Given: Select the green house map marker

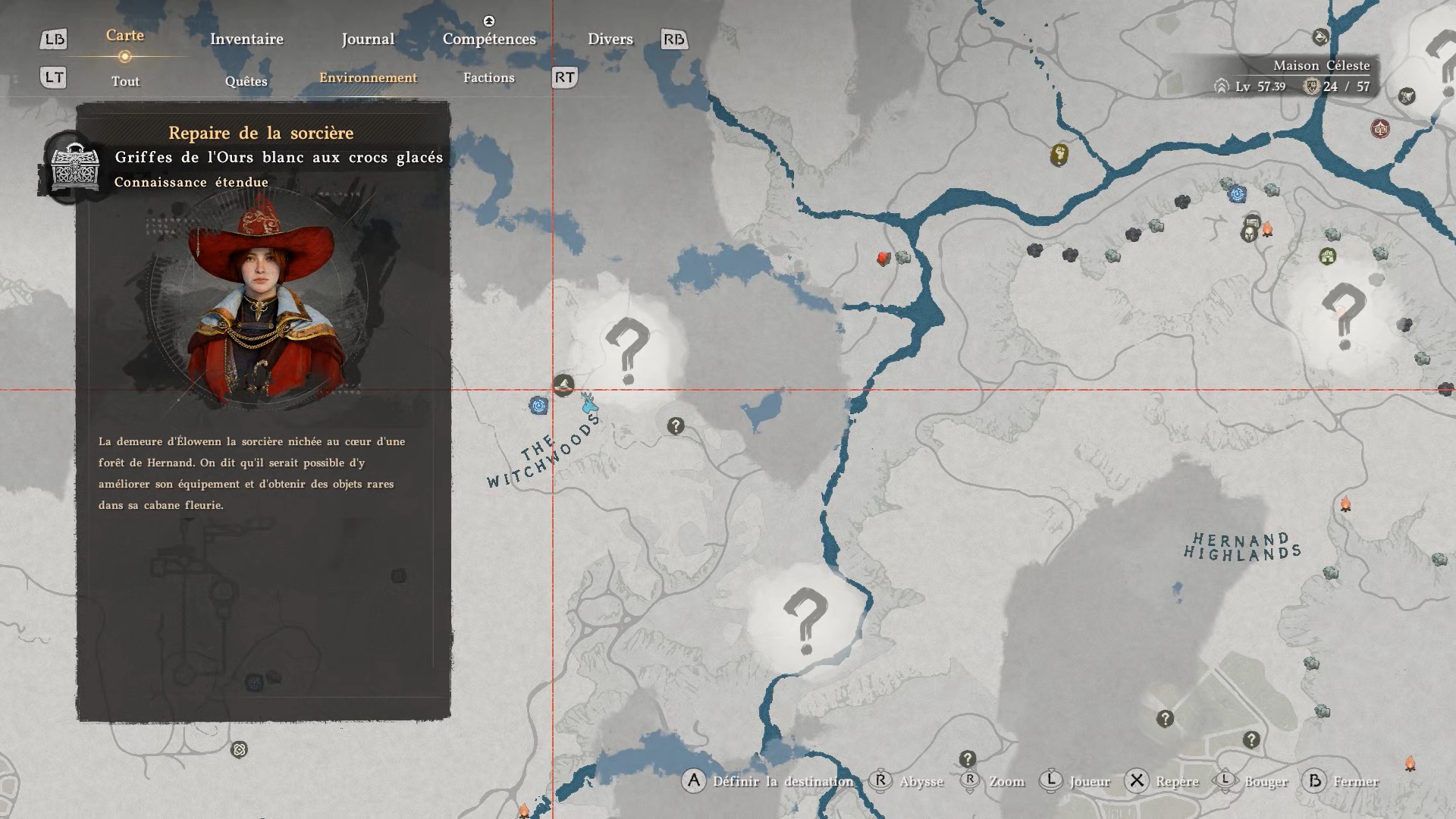Looking at the screenshot, I should (1327, 256).
